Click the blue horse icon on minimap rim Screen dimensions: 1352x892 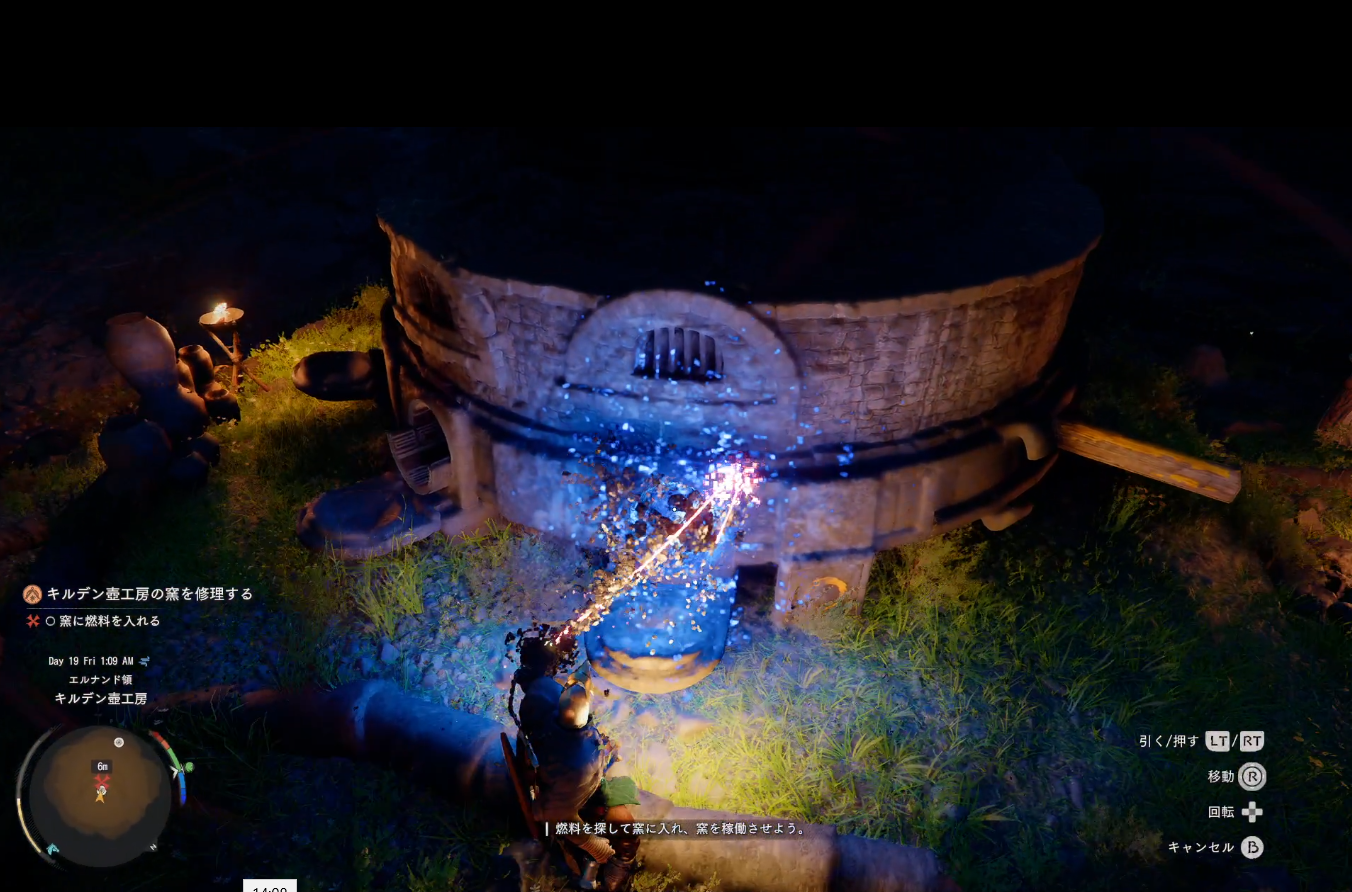tap(52, 849)
